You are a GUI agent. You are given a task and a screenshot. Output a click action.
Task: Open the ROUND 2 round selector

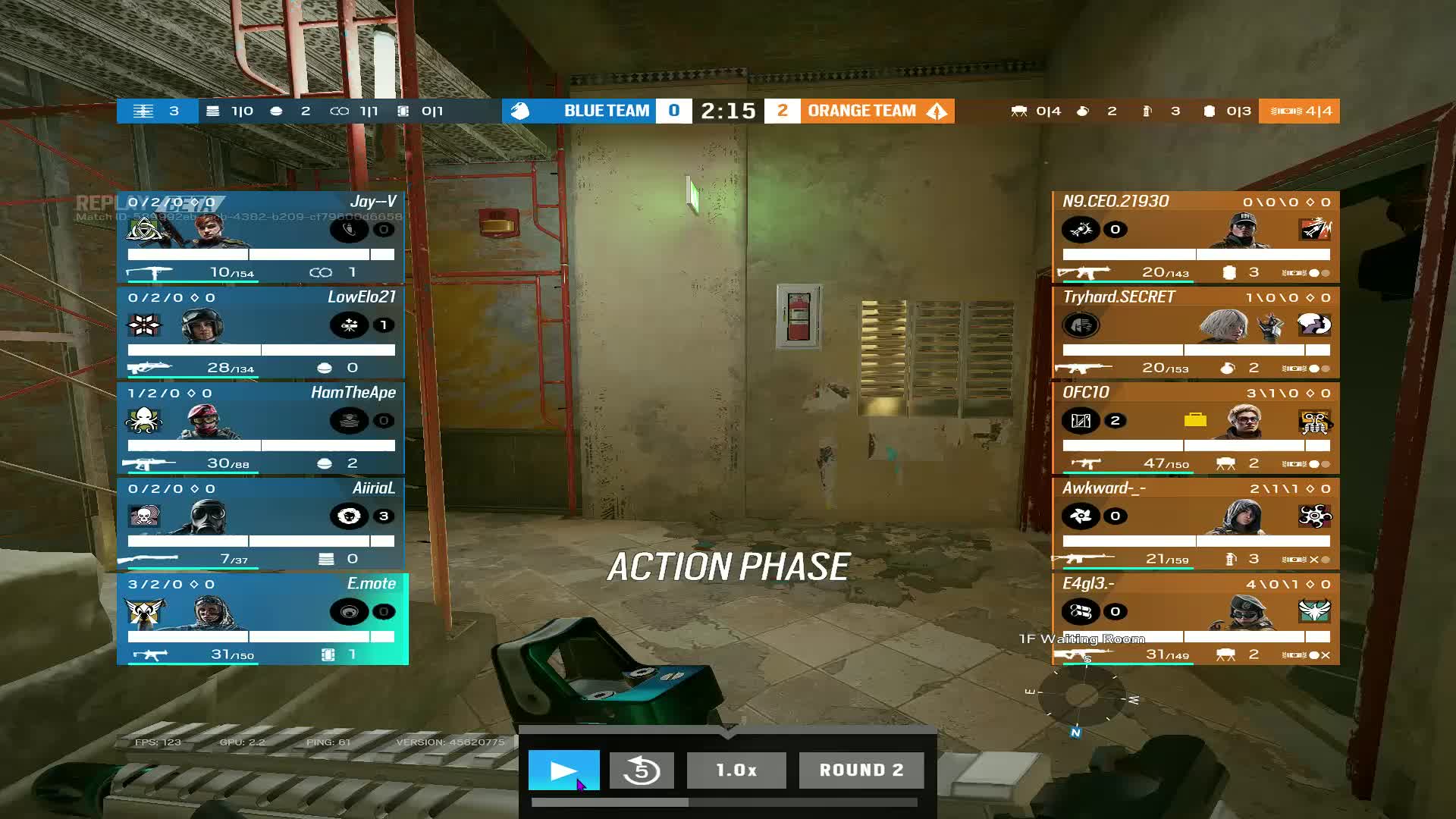coord(861,770)
